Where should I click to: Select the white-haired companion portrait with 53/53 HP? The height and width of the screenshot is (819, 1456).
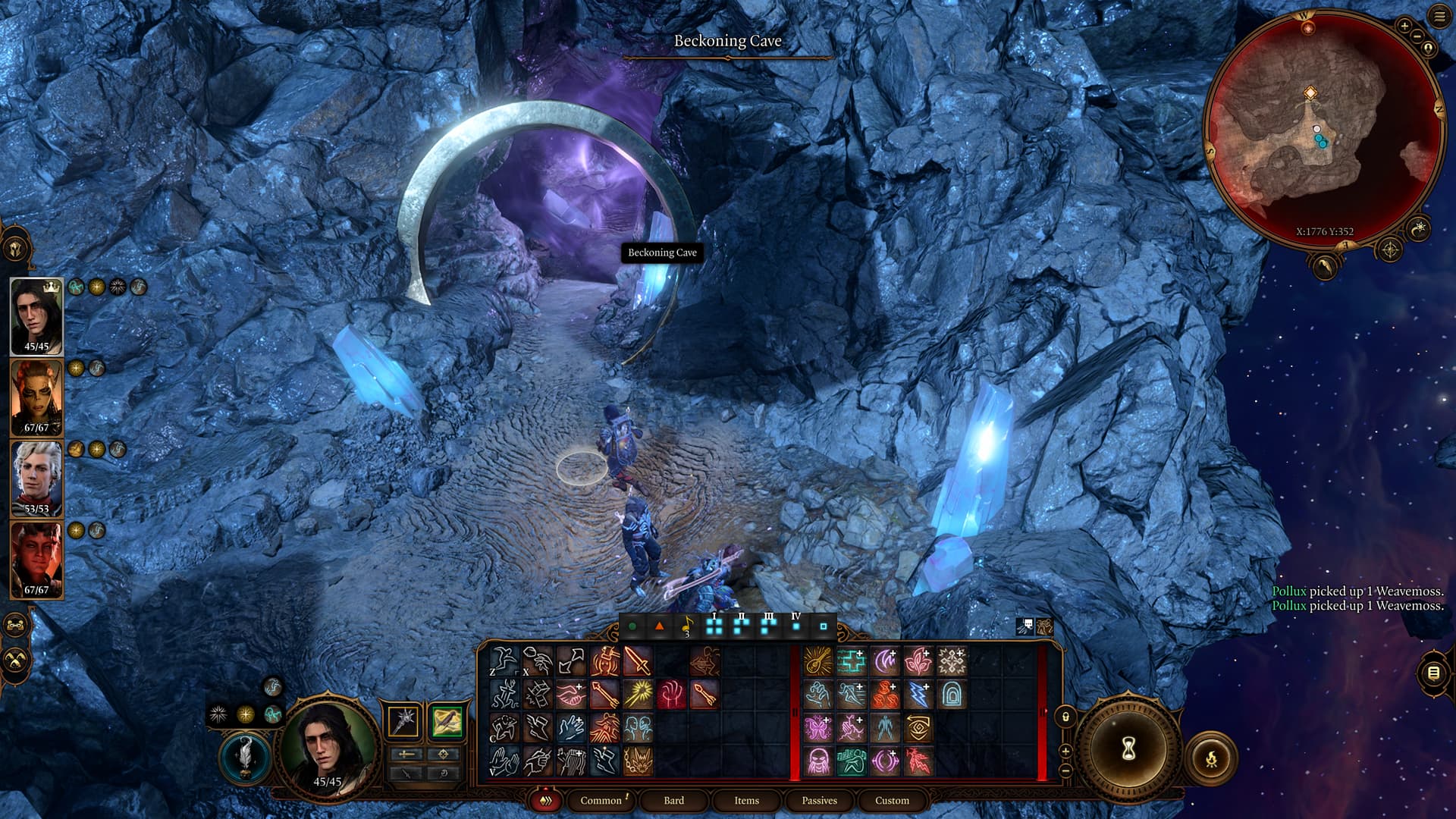(36, 479)
